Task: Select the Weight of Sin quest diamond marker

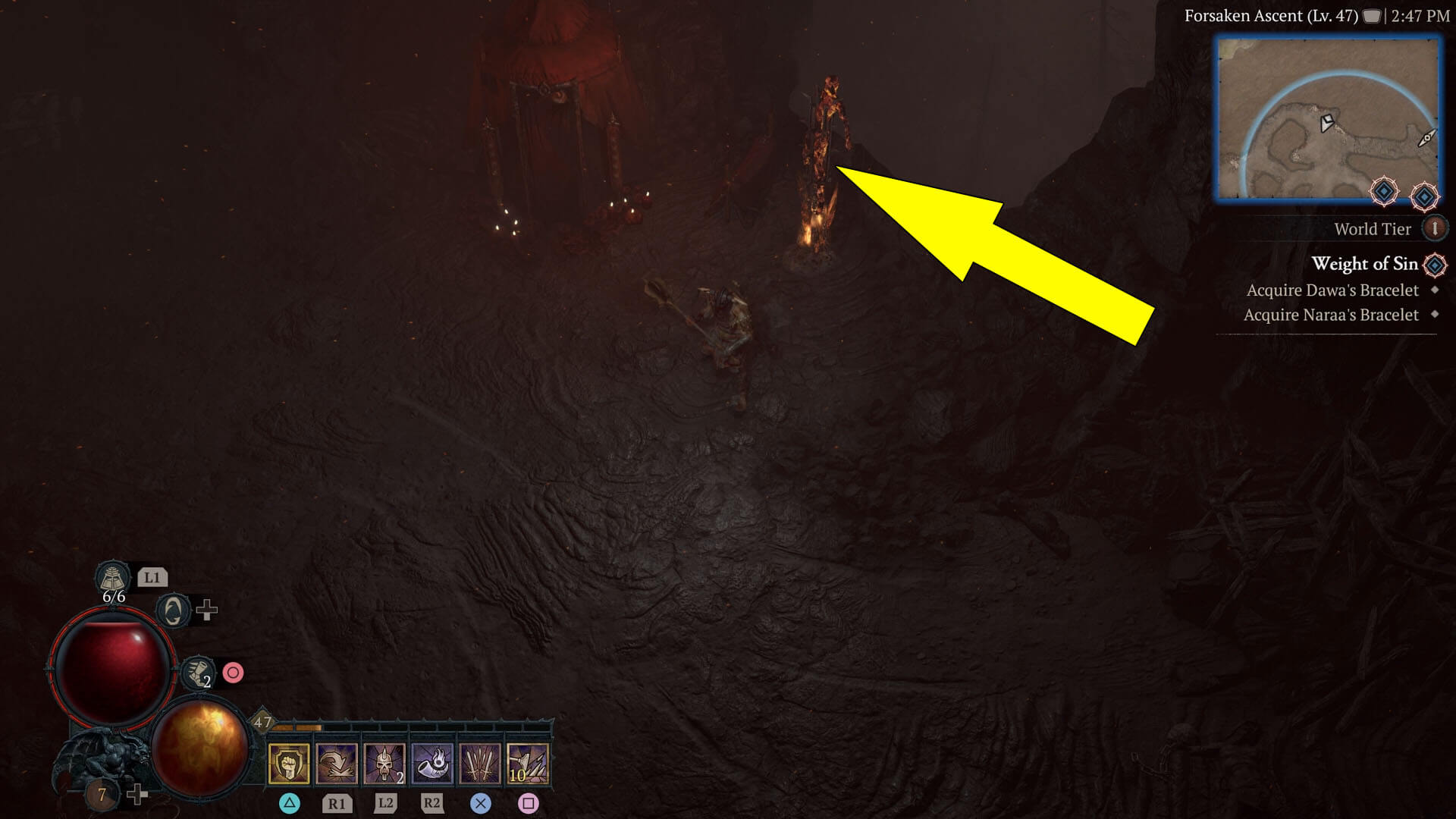Action: click(x=1434, y=265)
